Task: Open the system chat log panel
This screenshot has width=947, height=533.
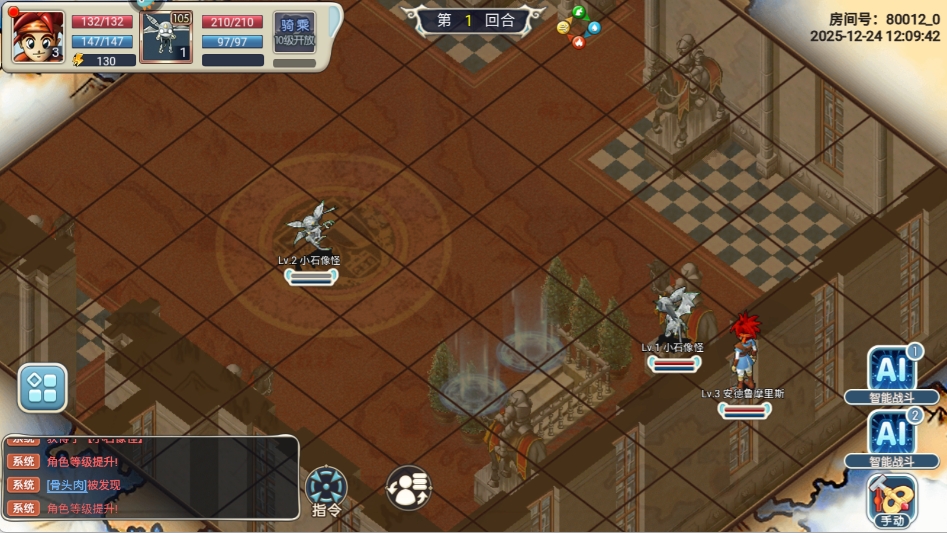Action: pos(150,477)
